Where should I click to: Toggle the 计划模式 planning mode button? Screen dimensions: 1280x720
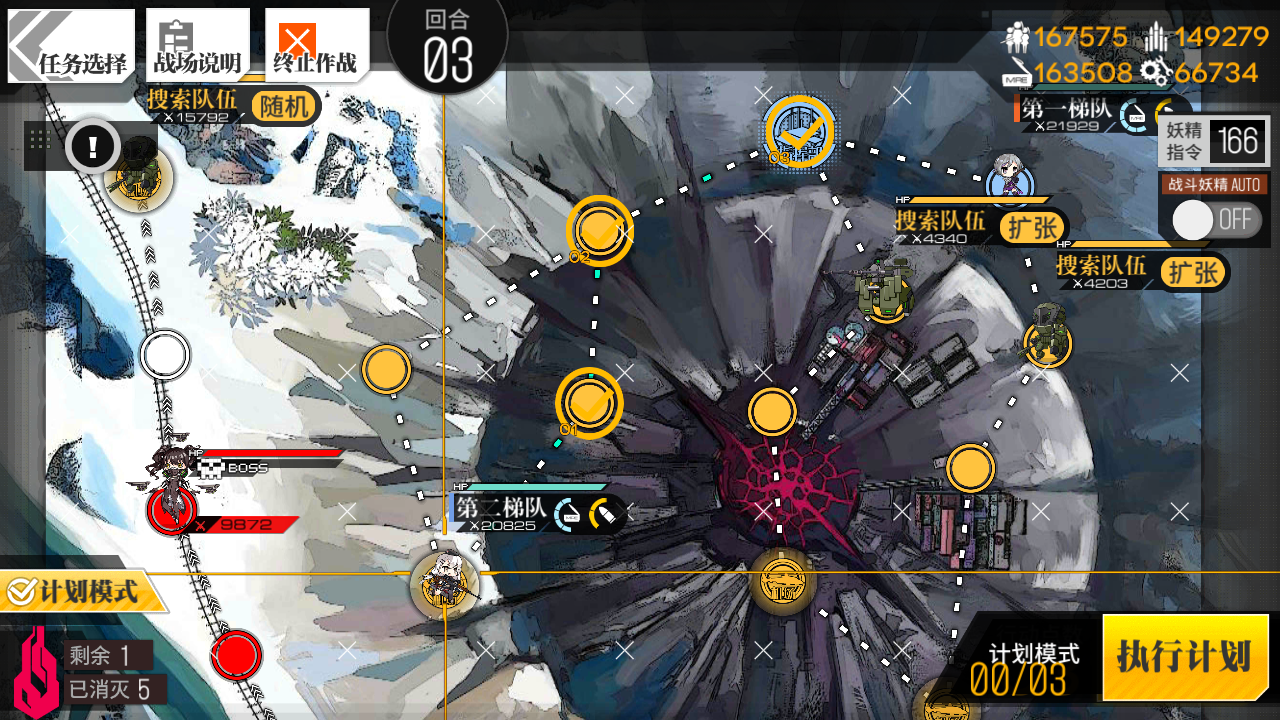click(x=84, y=592)
